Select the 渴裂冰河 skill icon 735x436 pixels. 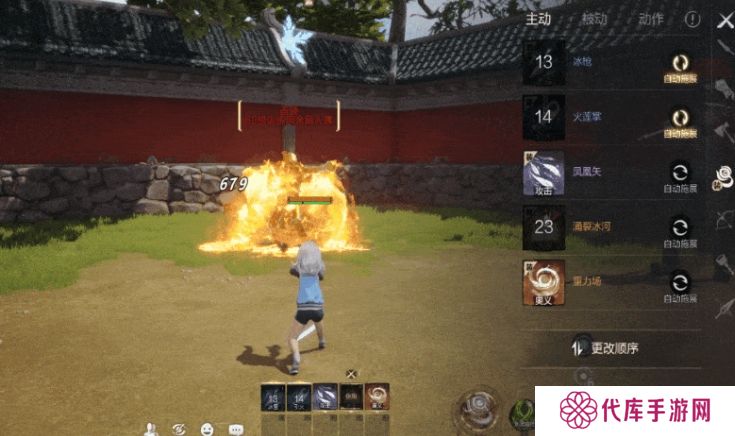click(x=544, y=228)
